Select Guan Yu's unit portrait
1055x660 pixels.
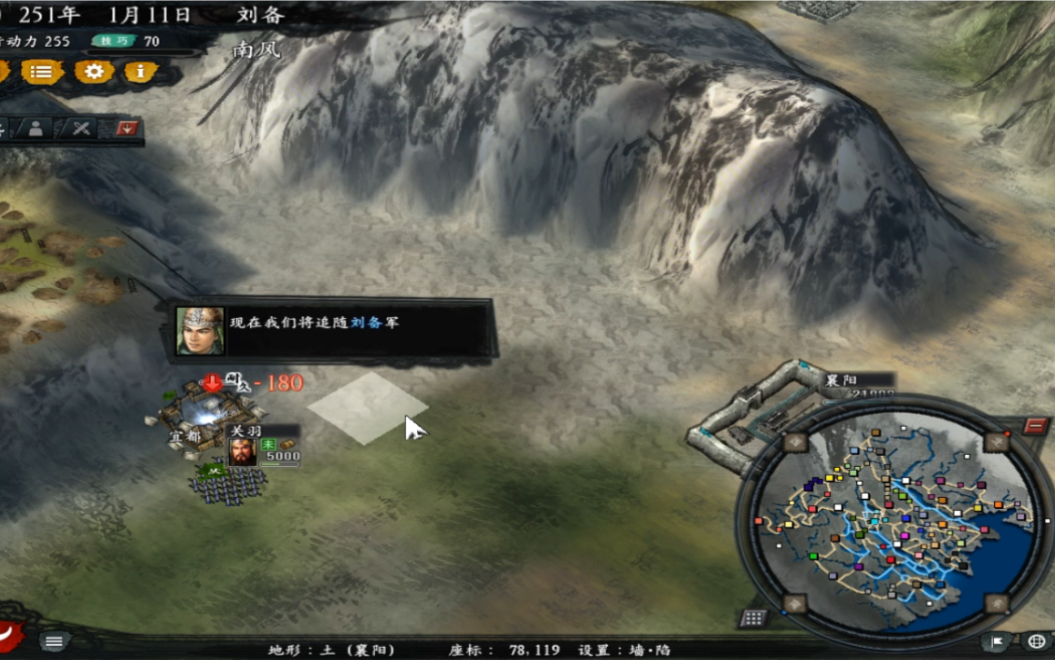point(242,452)
